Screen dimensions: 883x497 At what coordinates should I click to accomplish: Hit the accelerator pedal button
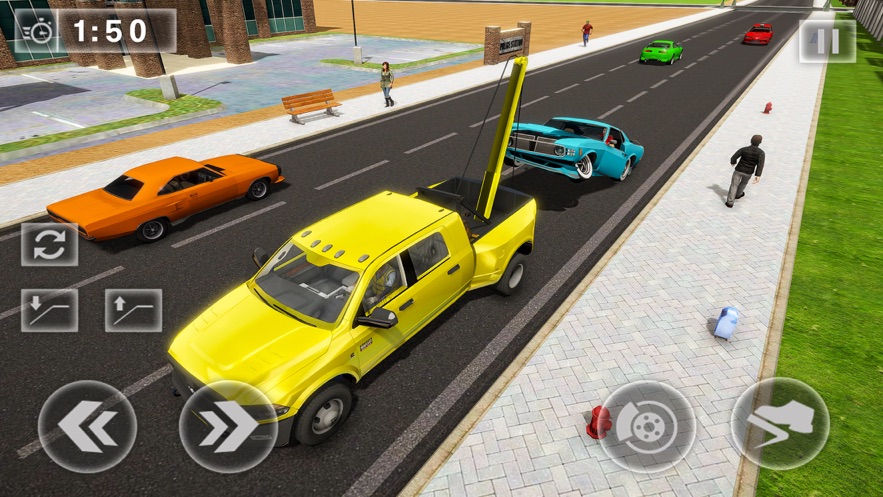(x=780, y=423)
